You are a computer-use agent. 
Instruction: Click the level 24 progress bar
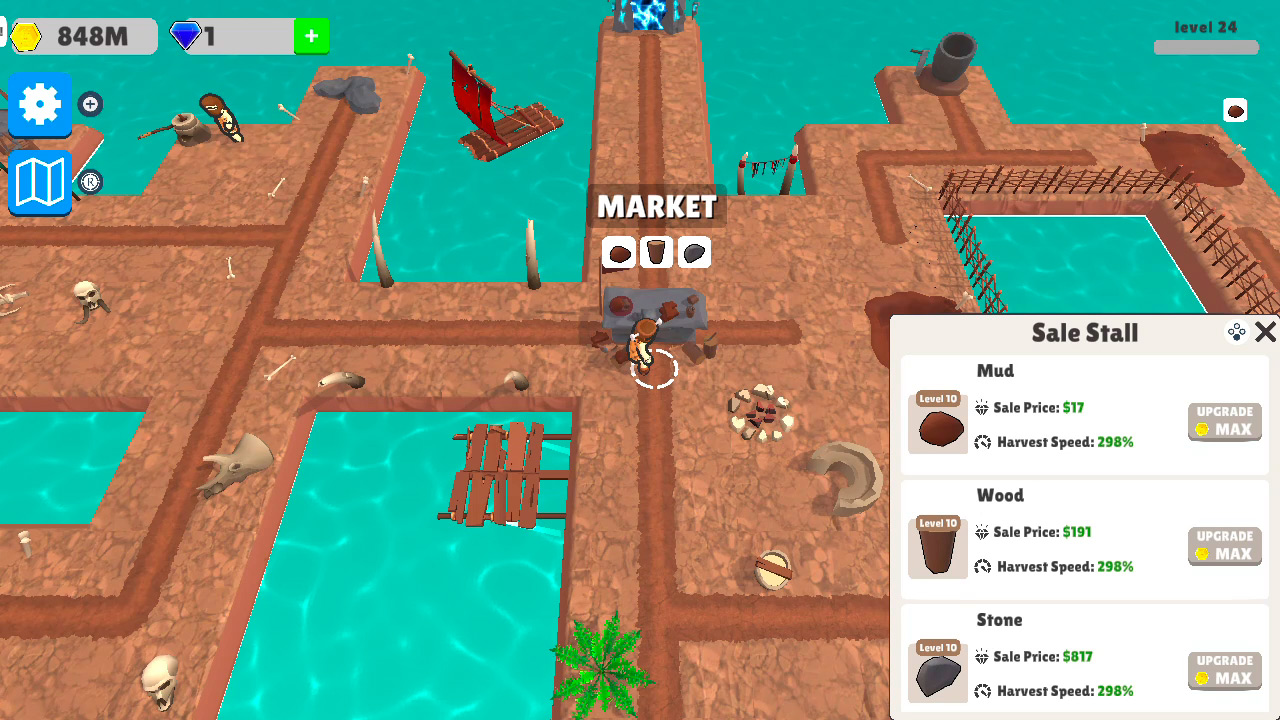1205,44
